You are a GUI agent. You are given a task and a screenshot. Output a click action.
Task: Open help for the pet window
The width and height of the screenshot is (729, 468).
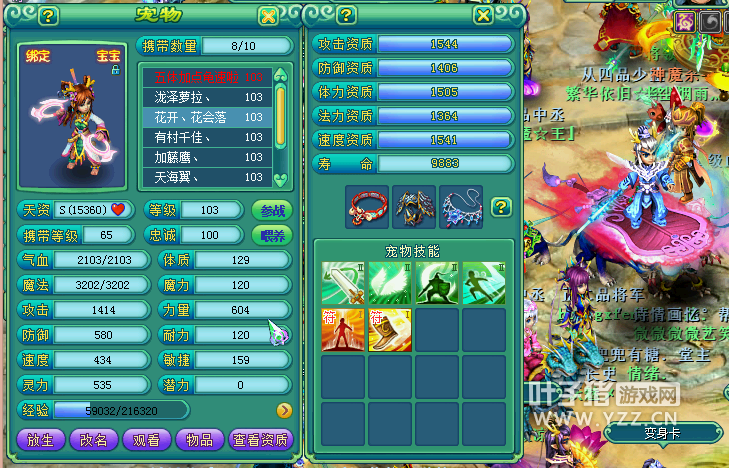coord(48,16)
